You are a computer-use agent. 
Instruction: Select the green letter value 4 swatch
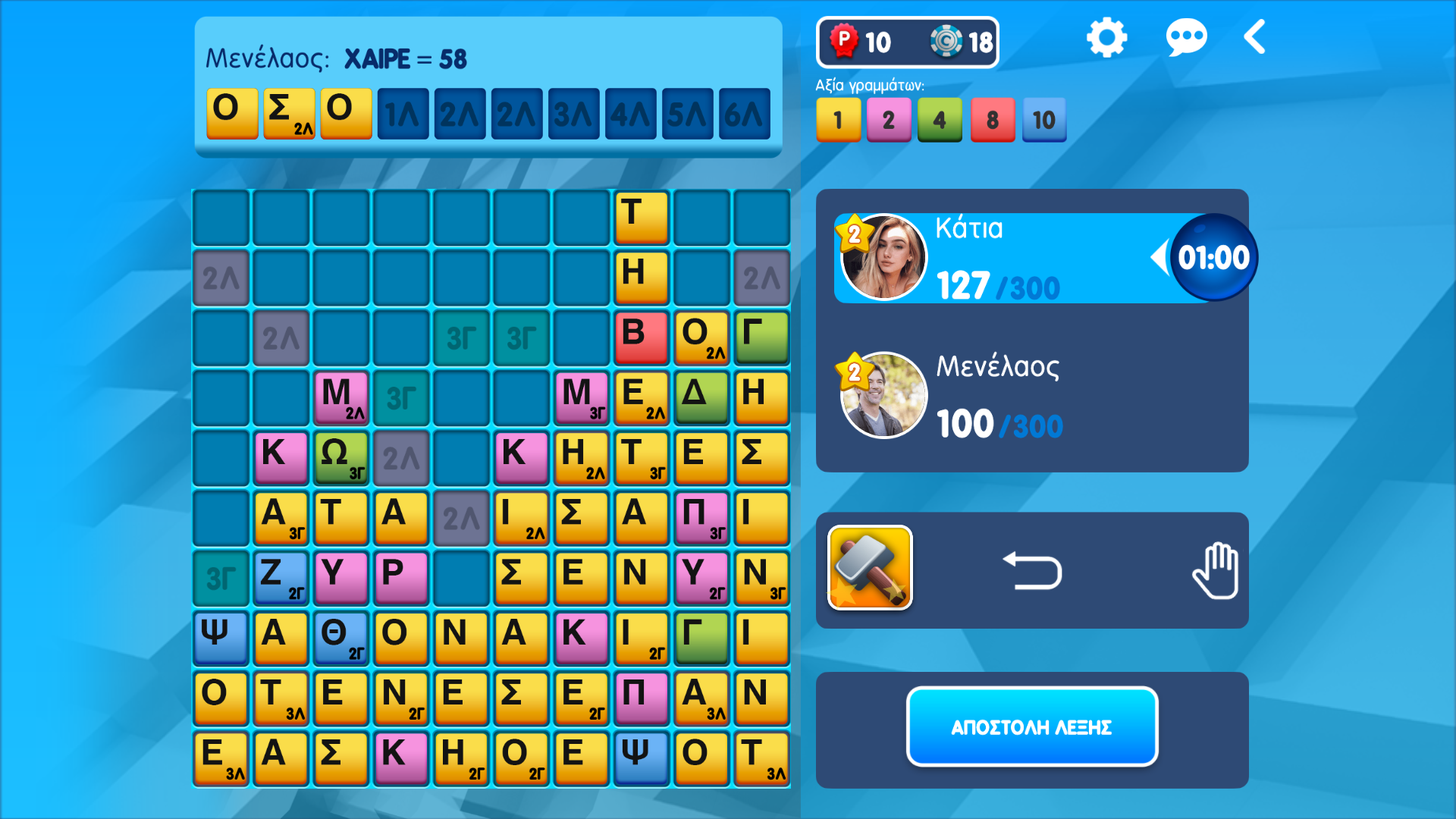940,120
